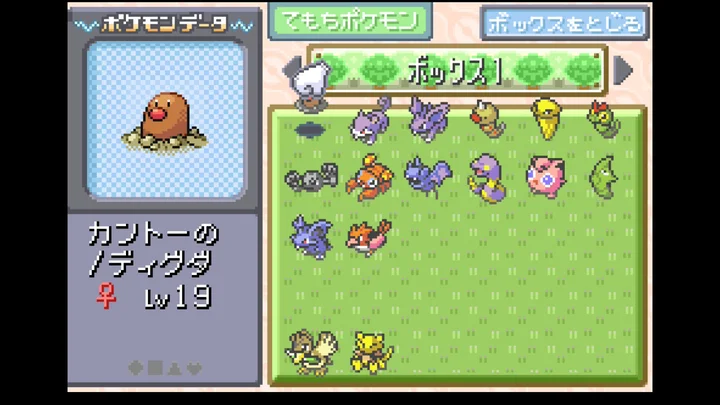Select the ボックス1 box title banner
This screenshot has width=720, height=405.
[x=456, y=70]
